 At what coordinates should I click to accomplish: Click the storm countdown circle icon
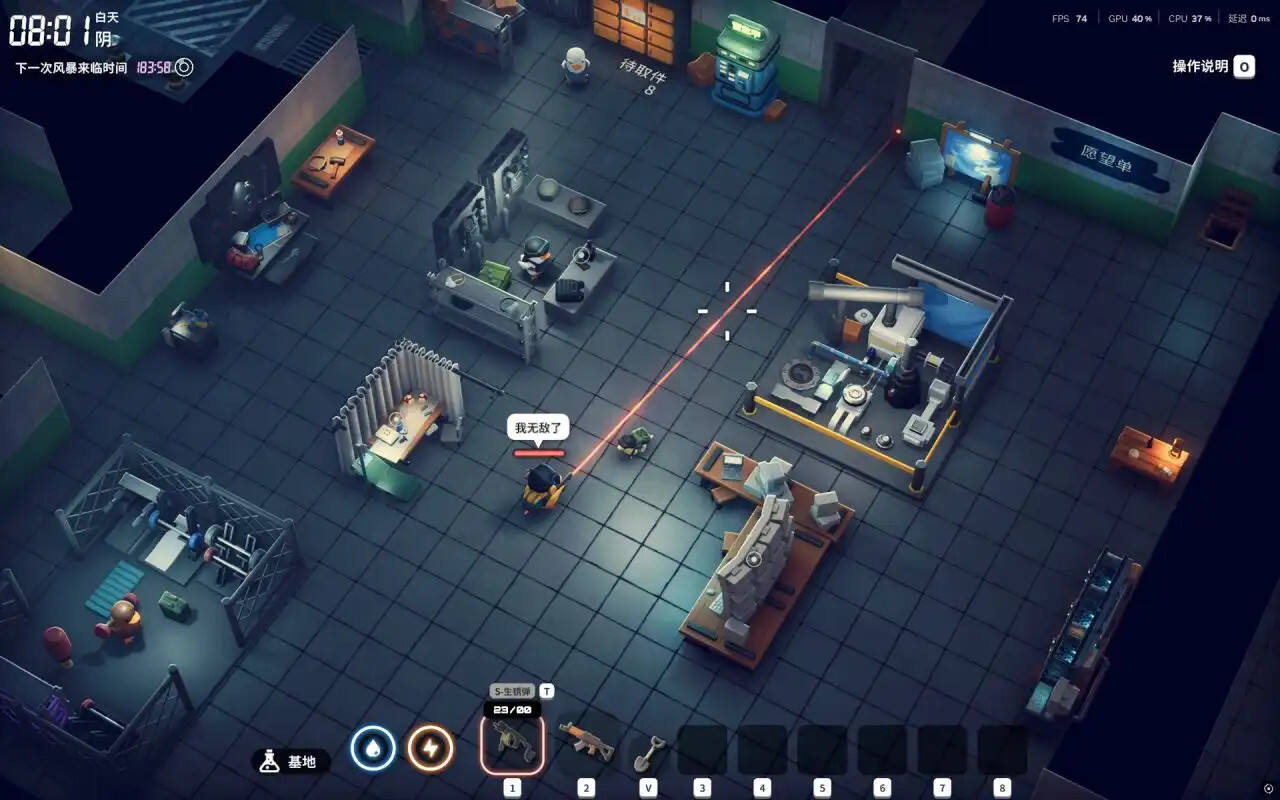click(x=184, y=68)
